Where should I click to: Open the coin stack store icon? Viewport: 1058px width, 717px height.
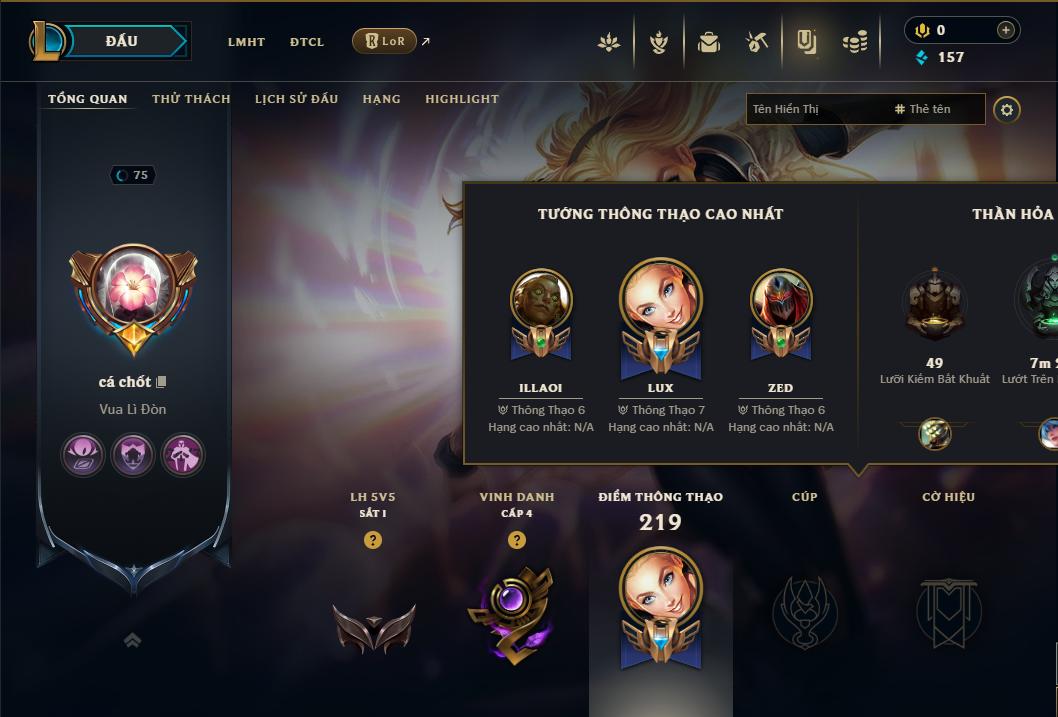(x=854, y=42)
